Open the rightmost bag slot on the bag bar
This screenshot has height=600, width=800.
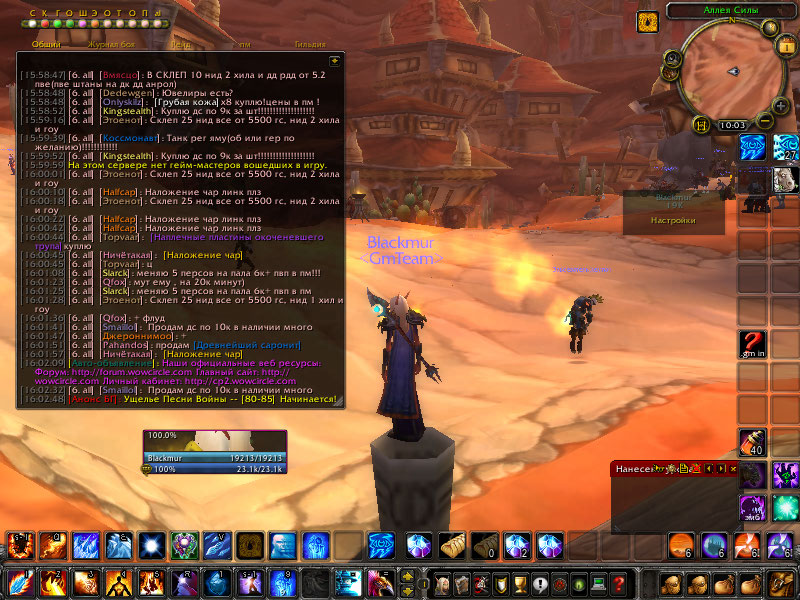(780, 583)
